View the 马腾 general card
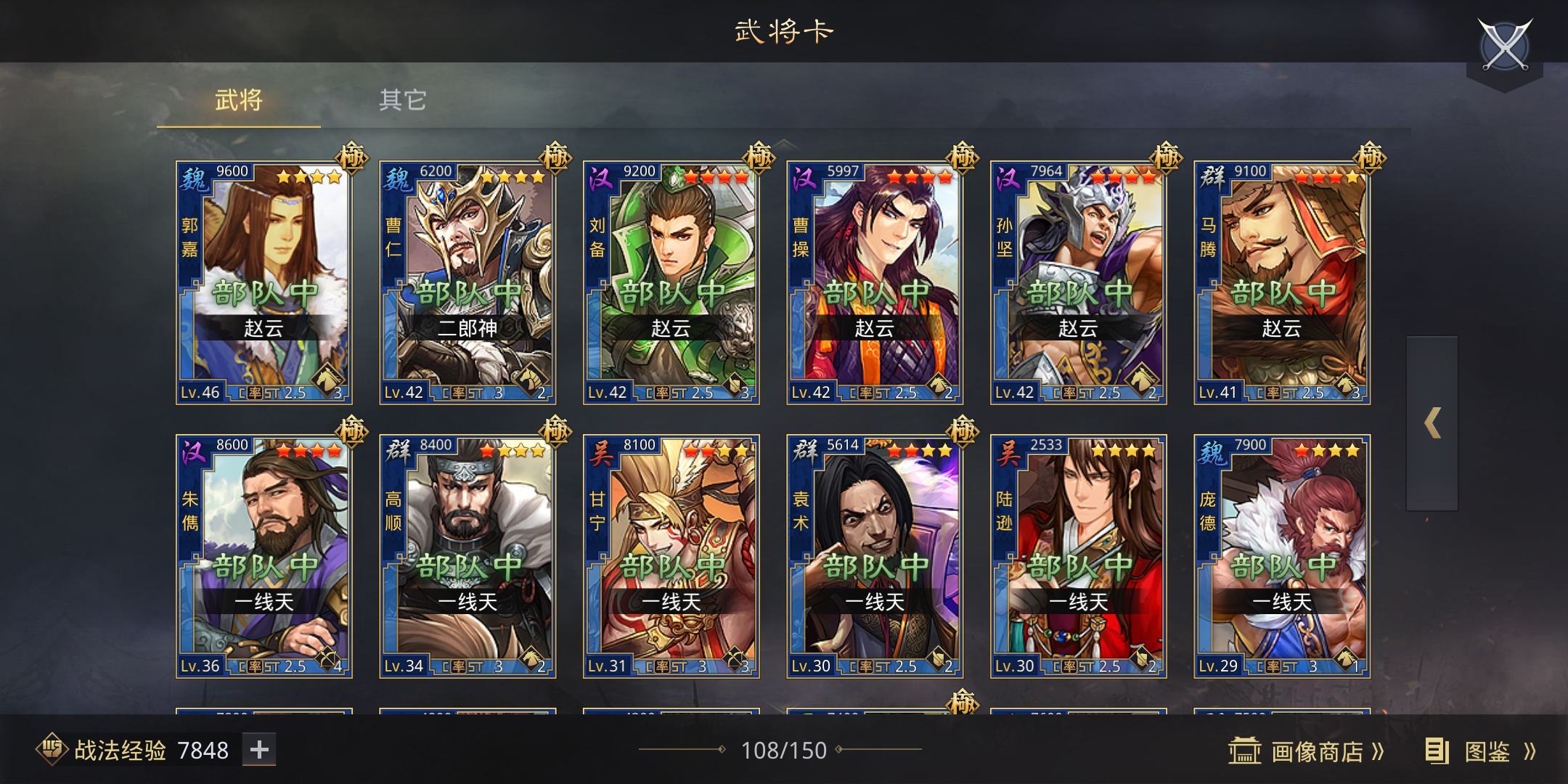Image resolution: width=1568 pixels, height=784 pixels. point(1282,282)
